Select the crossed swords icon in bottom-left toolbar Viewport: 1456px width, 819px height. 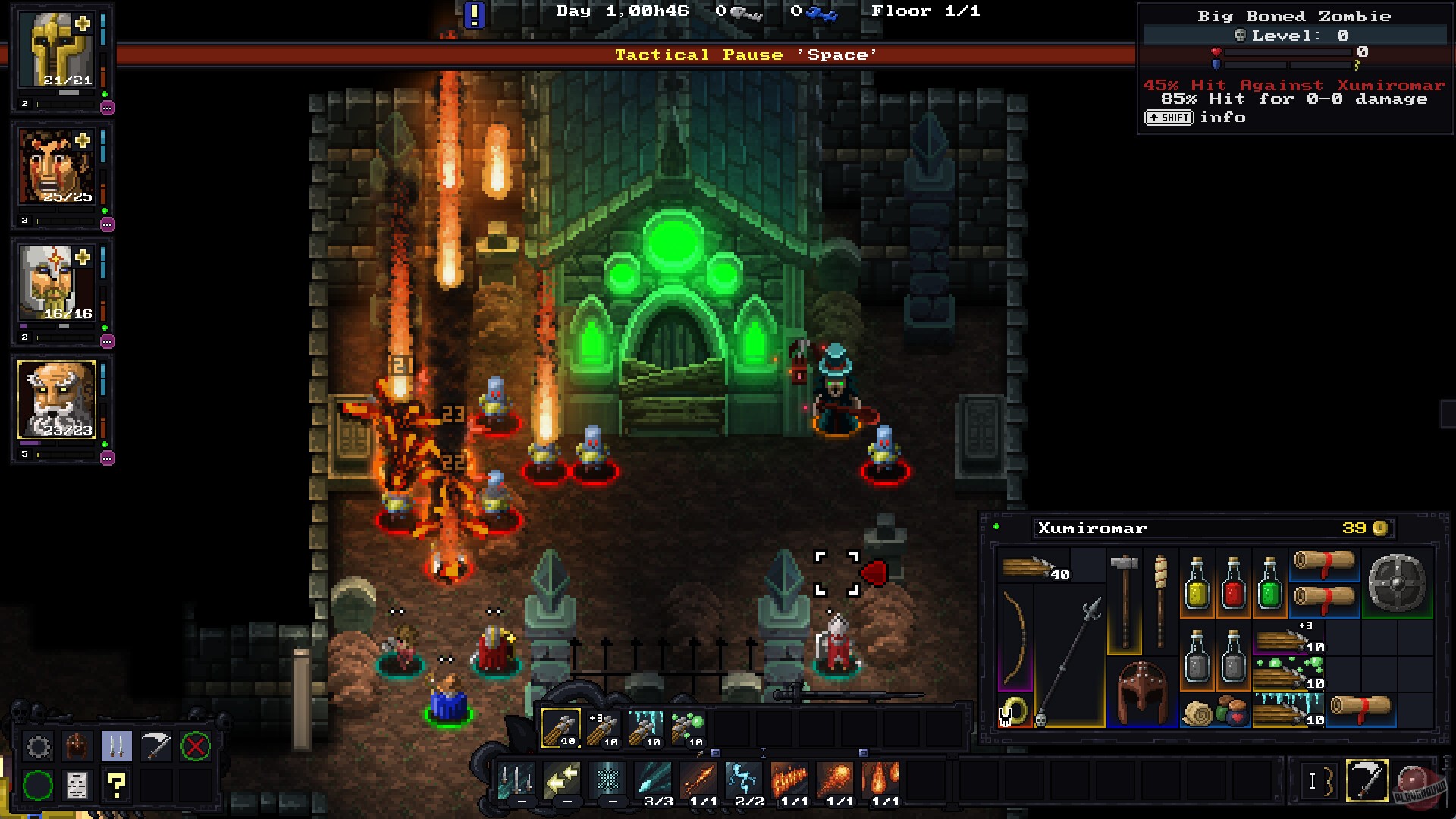117,745
